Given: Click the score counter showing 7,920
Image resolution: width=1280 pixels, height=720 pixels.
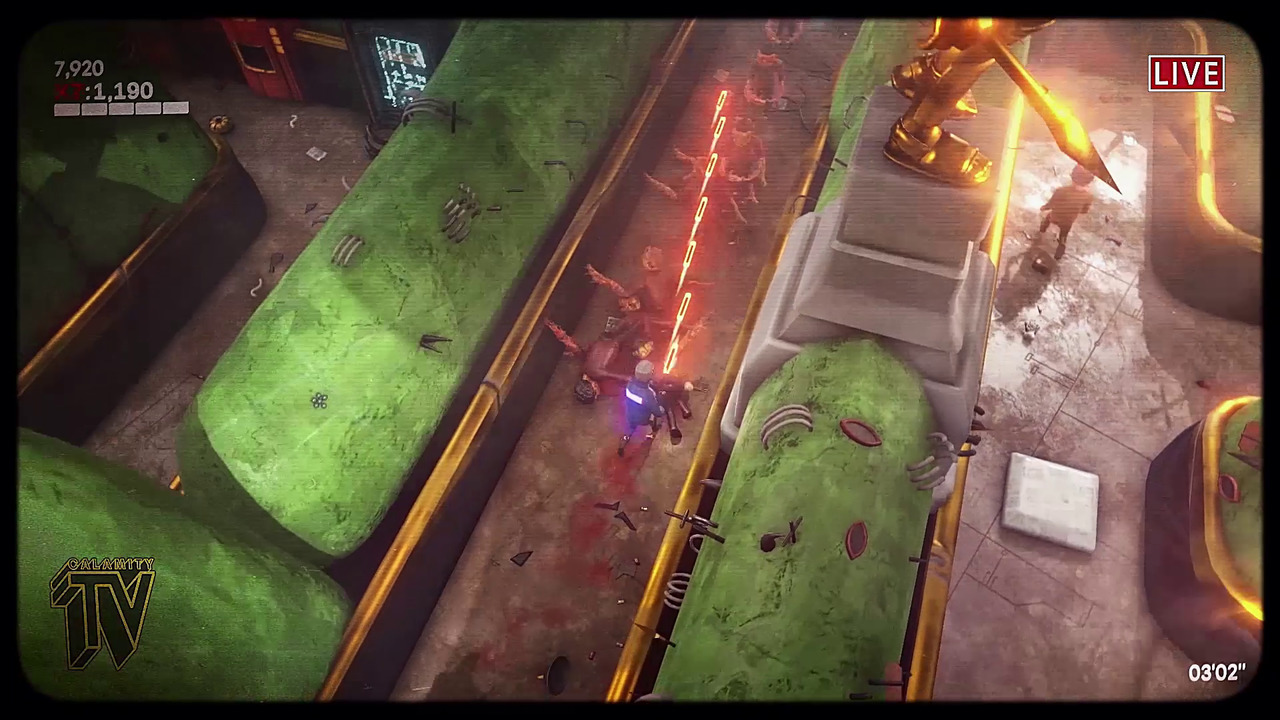Looking at the screenshot, I should [x=80, y=68].
